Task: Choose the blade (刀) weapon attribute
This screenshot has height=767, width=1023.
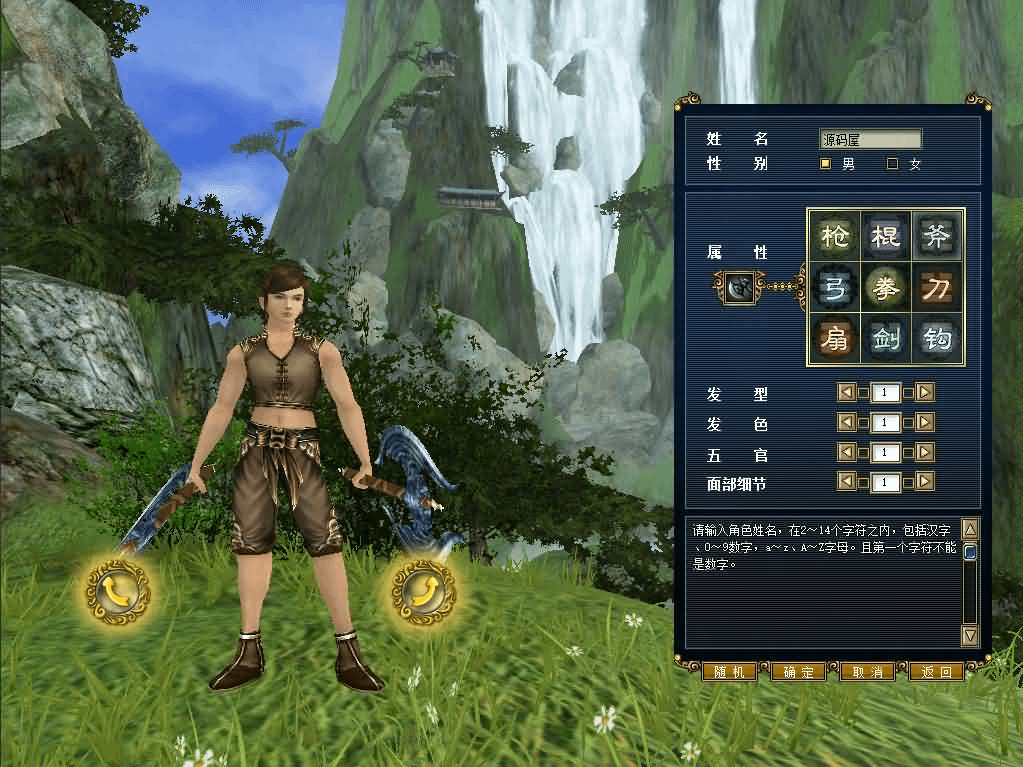Action: [937, 288]
